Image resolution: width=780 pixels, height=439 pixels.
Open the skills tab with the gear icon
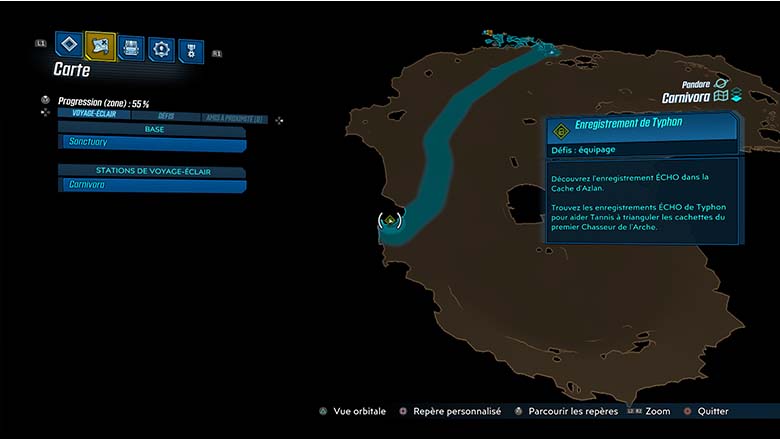[x=161, y=48]
